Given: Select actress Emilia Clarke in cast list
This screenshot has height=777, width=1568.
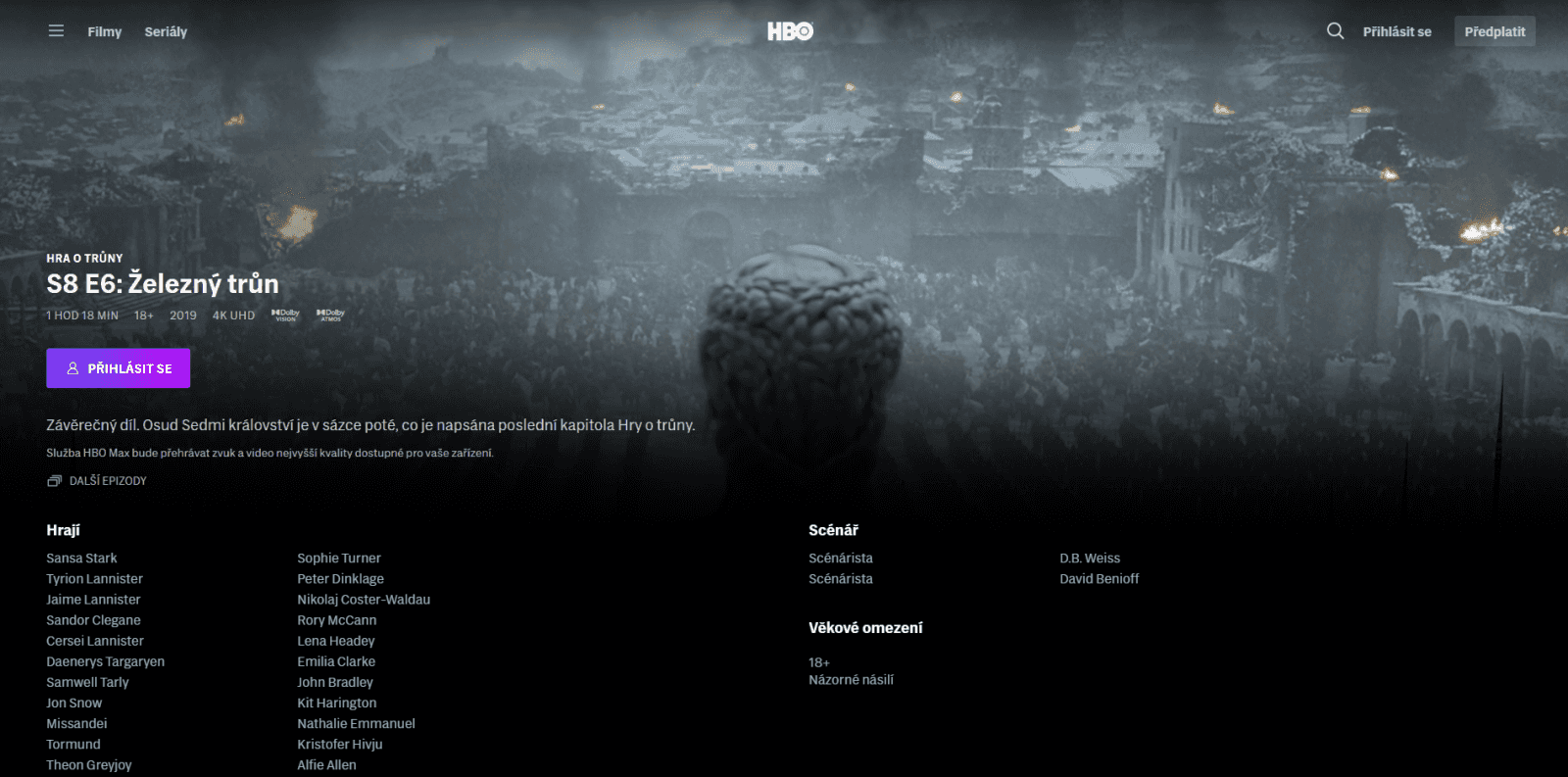Looking at the screenshot, I should (336, 661).
